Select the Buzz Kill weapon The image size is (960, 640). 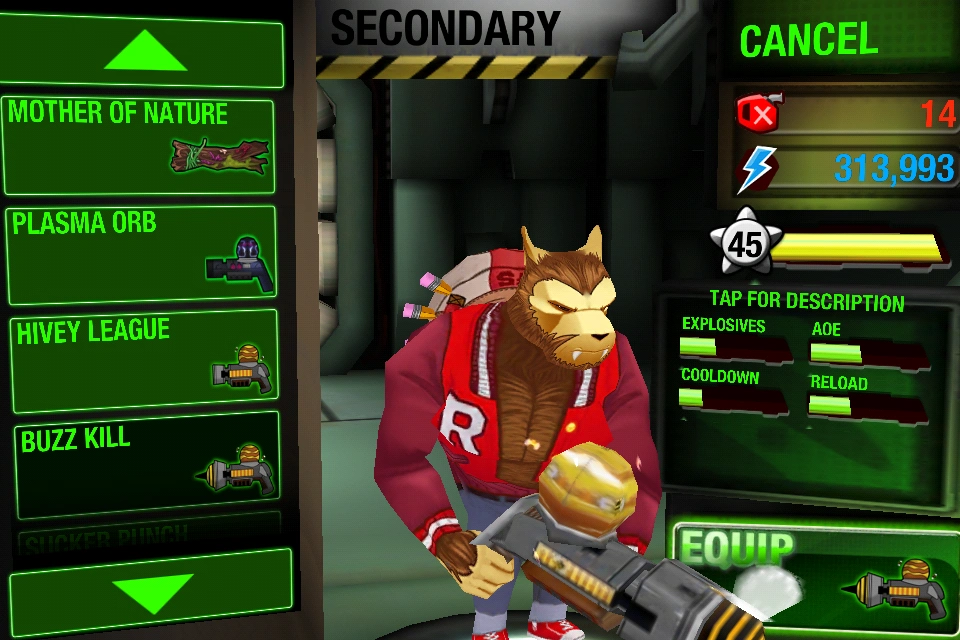(141, 464)
